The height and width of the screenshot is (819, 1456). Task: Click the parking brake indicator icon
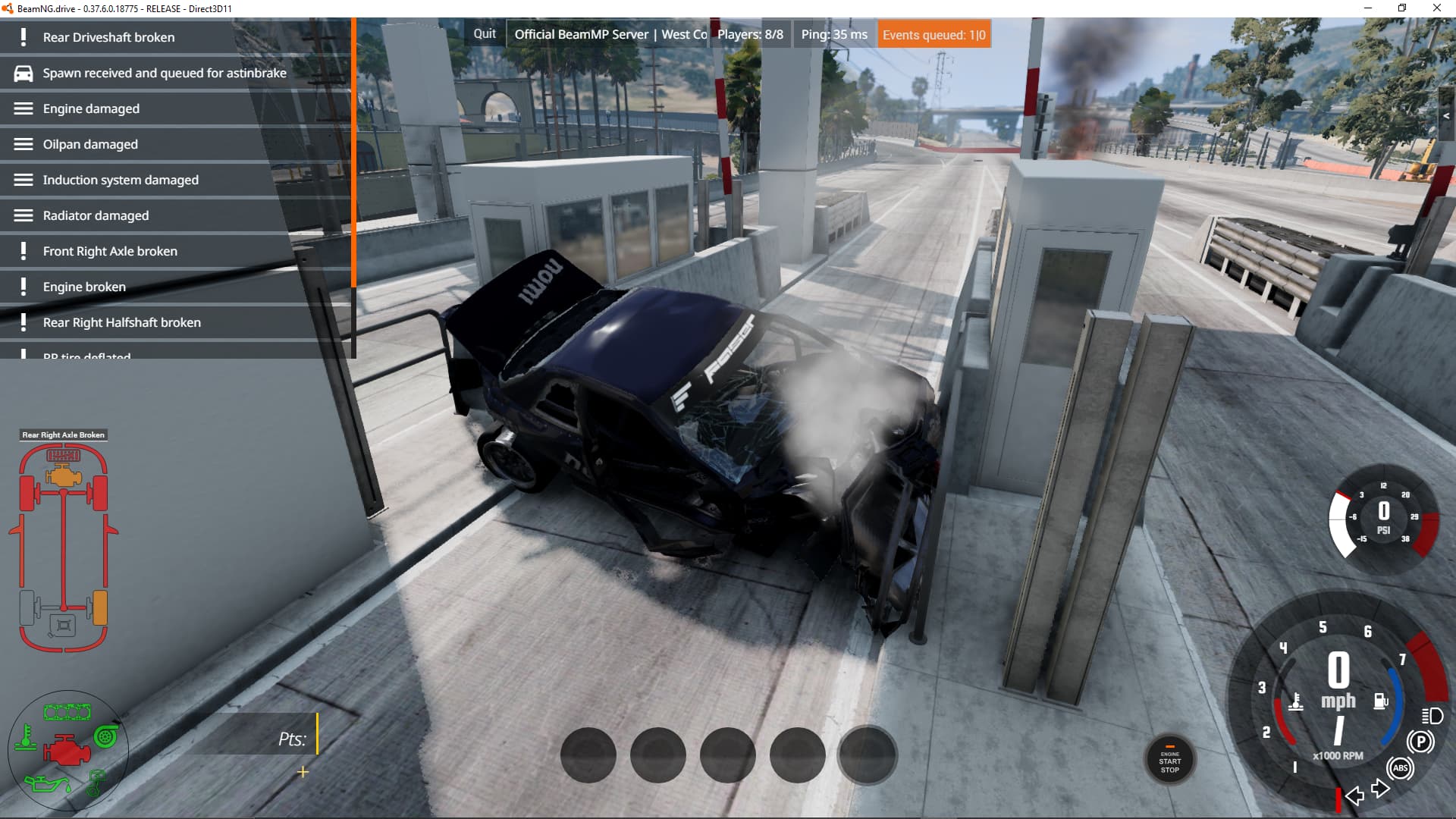coord(1420,742)
